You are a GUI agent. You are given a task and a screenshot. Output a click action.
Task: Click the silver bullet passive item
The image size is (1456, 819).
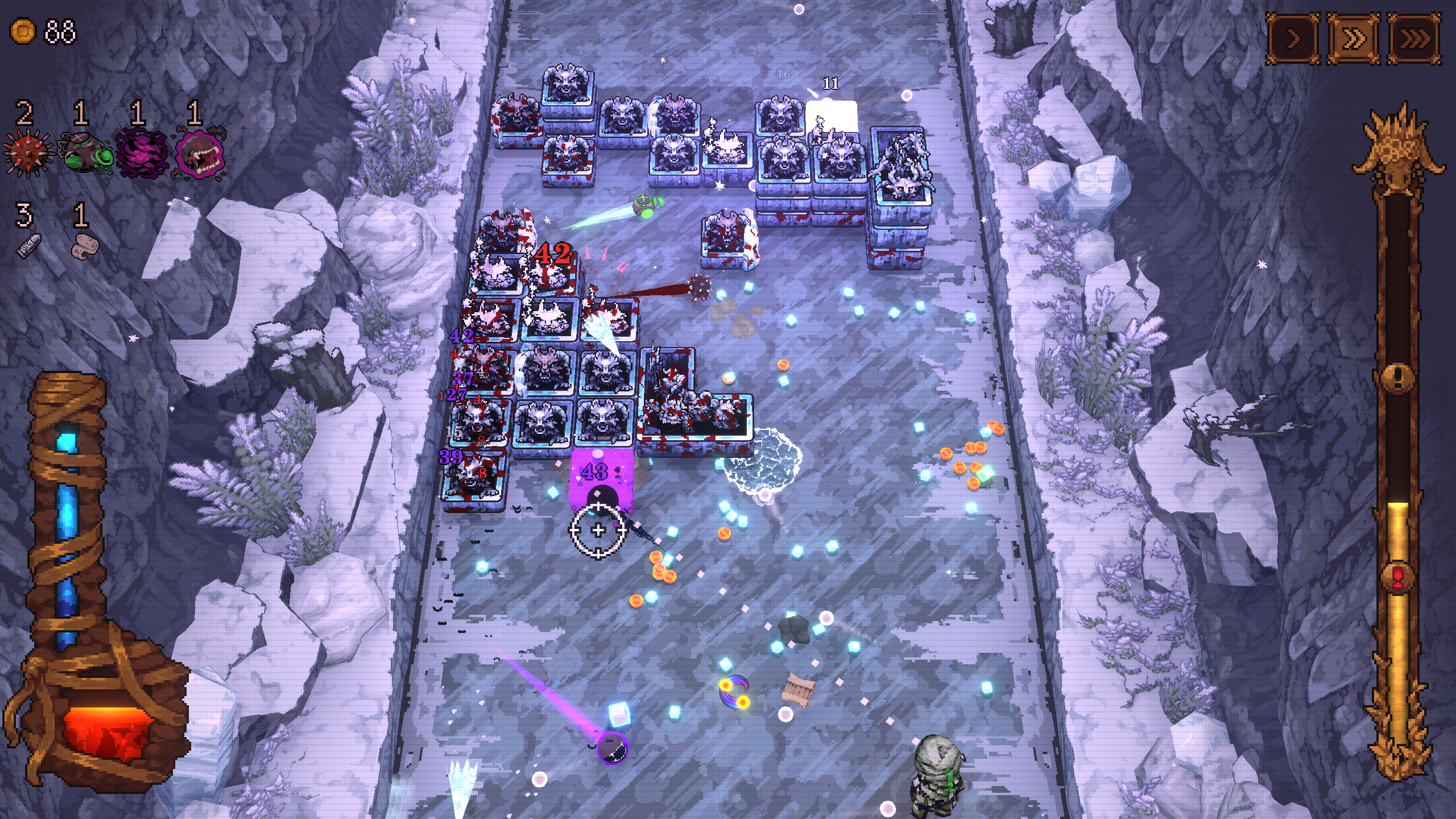[x=28, y=246]
